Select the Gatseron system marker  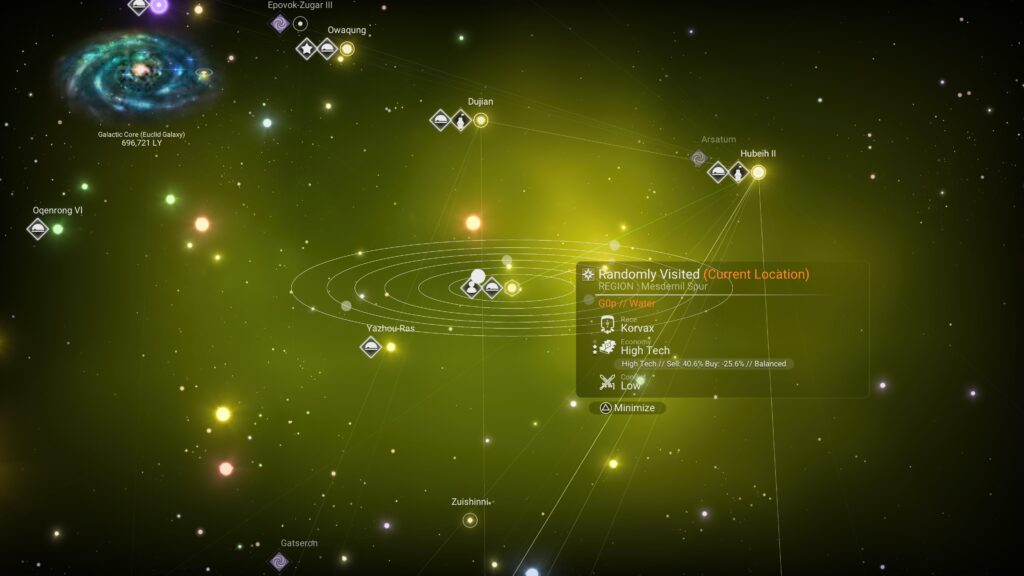[280, 561]
